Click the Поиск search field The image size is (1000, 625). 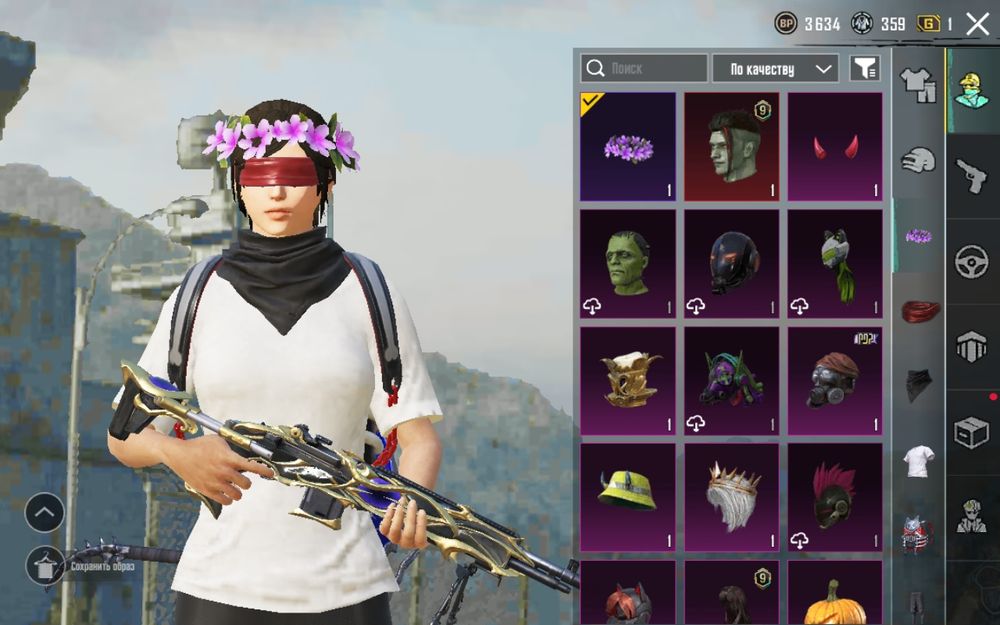[644, 68]
